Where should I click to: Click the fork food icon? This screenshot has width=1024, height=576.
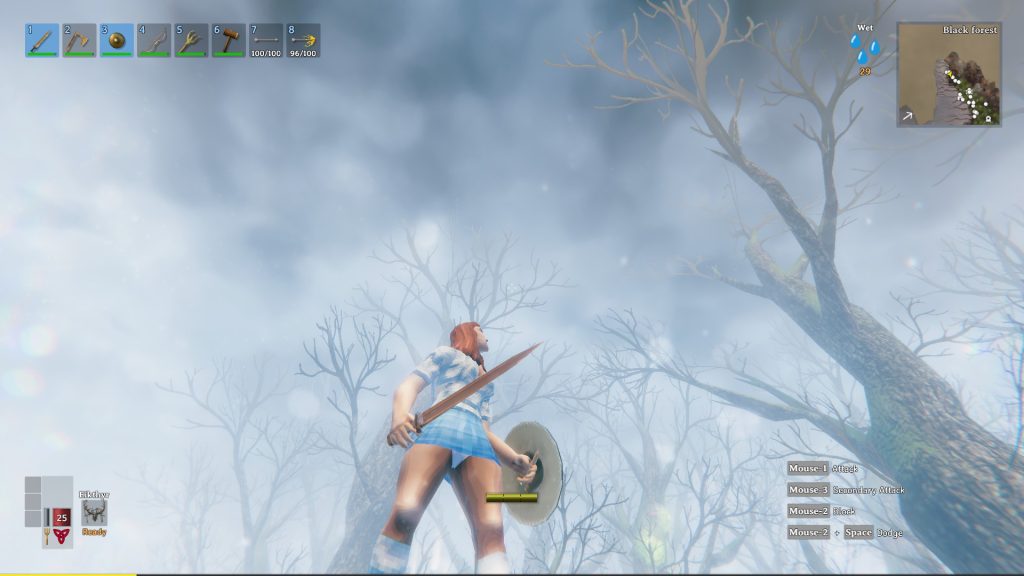tap(46, 539)
